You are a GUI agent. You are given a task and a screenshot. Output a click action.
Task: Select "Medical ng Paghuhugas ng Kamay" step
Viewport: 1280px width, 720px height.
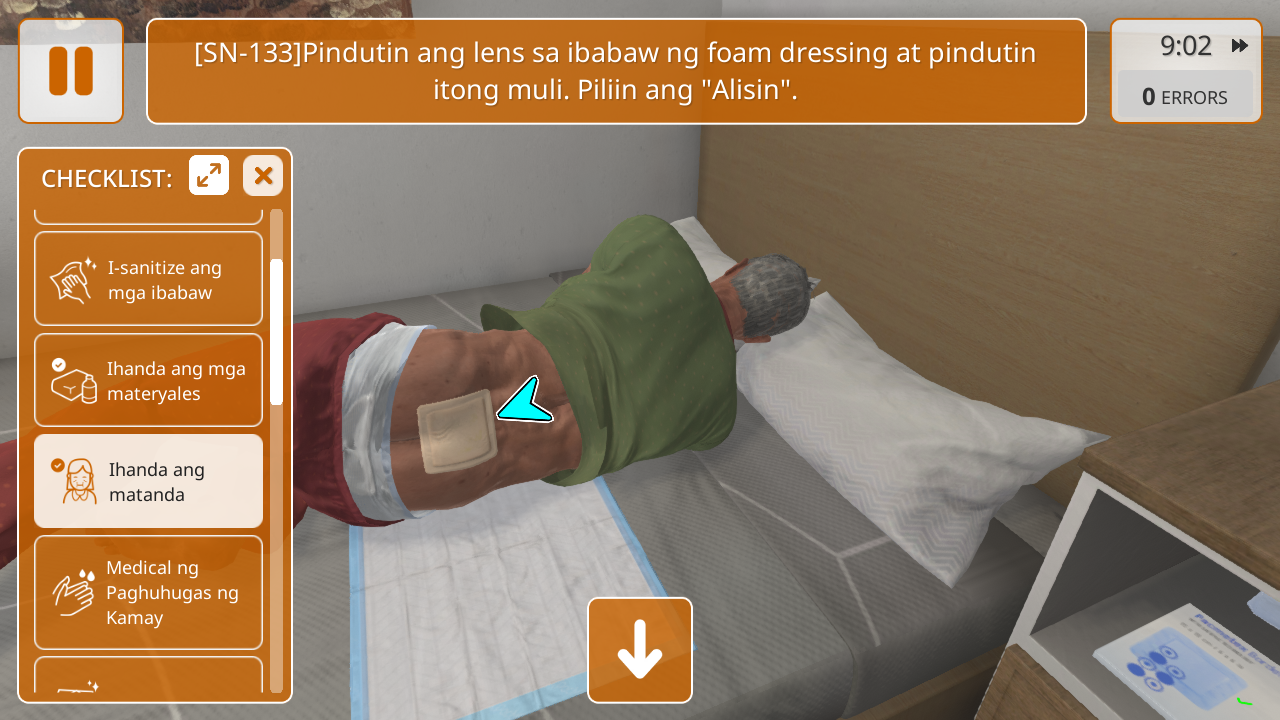pos(148,592)
